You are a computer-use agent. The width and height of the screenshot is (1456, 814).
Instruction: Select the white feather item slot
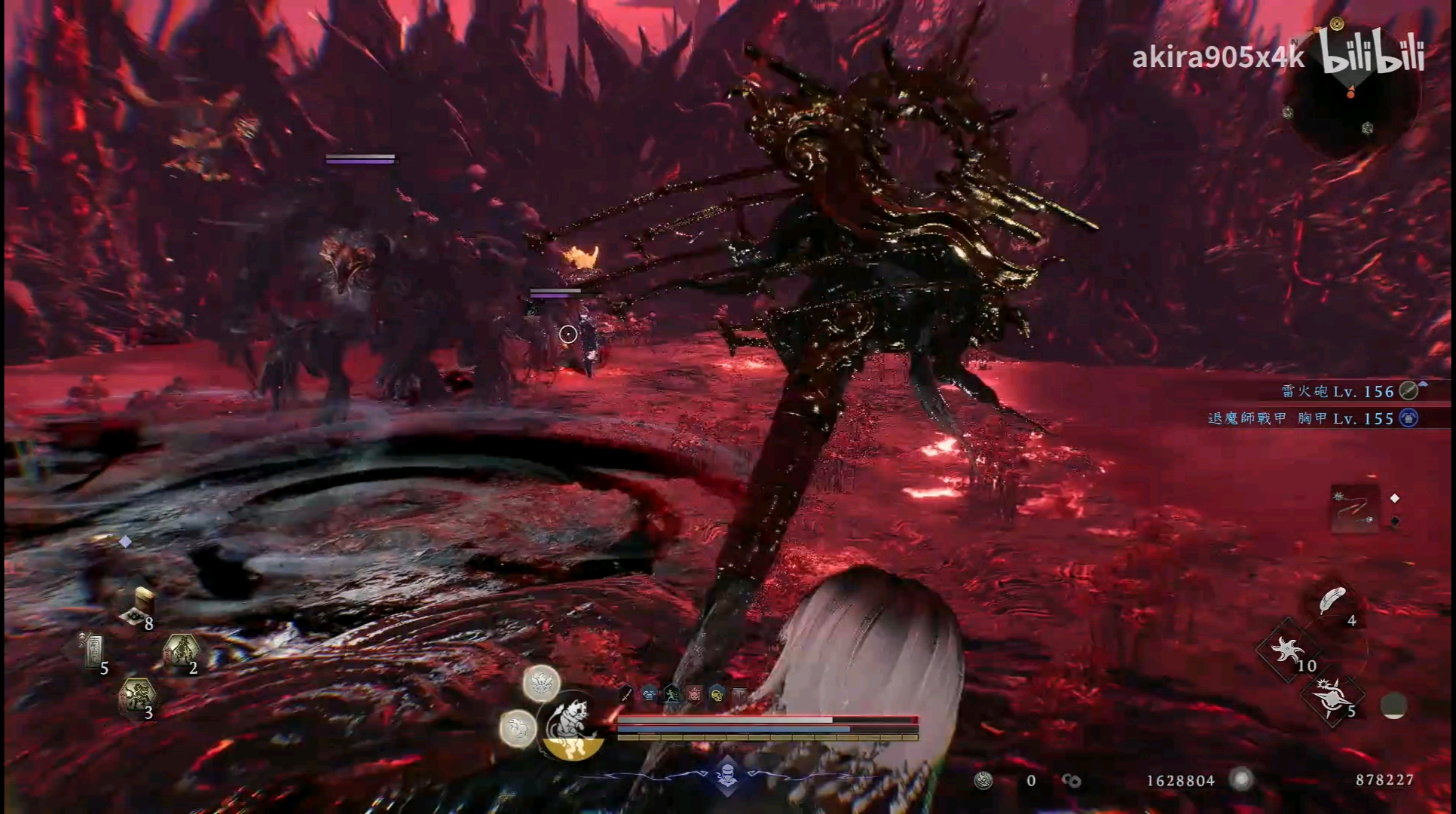click(x=1332, y=602)
